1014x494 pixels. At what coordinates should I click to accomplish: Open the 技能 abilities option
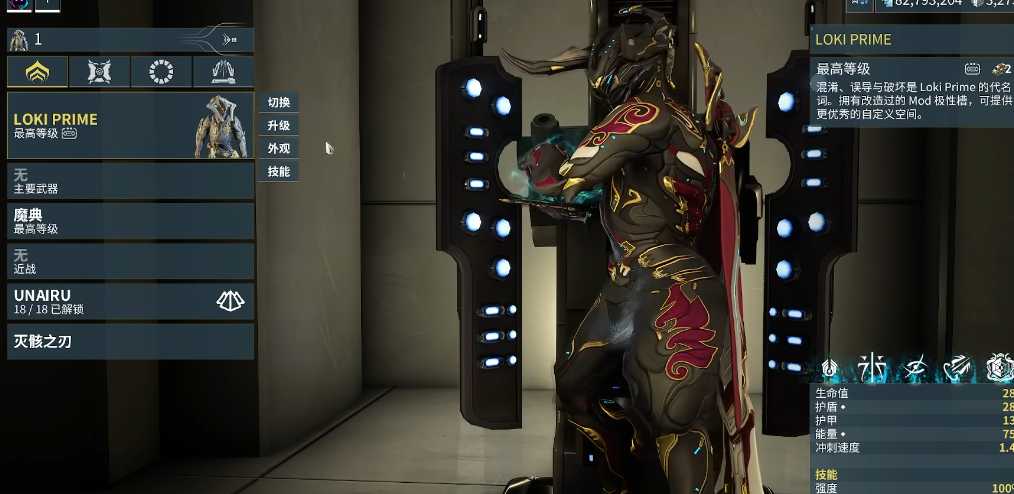279,172
